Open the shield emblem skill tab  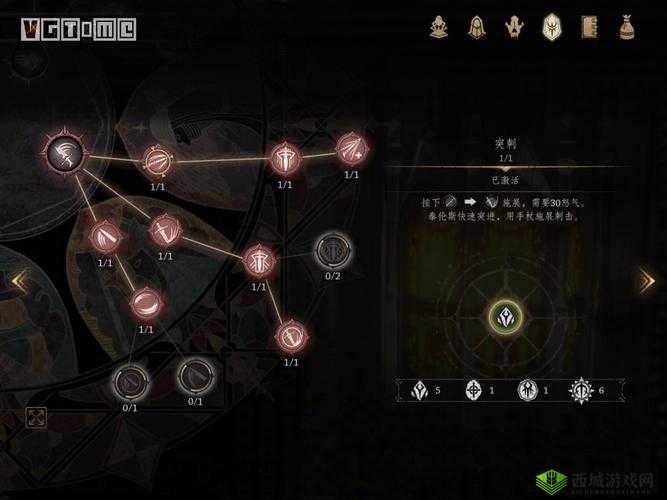(552, 26)
